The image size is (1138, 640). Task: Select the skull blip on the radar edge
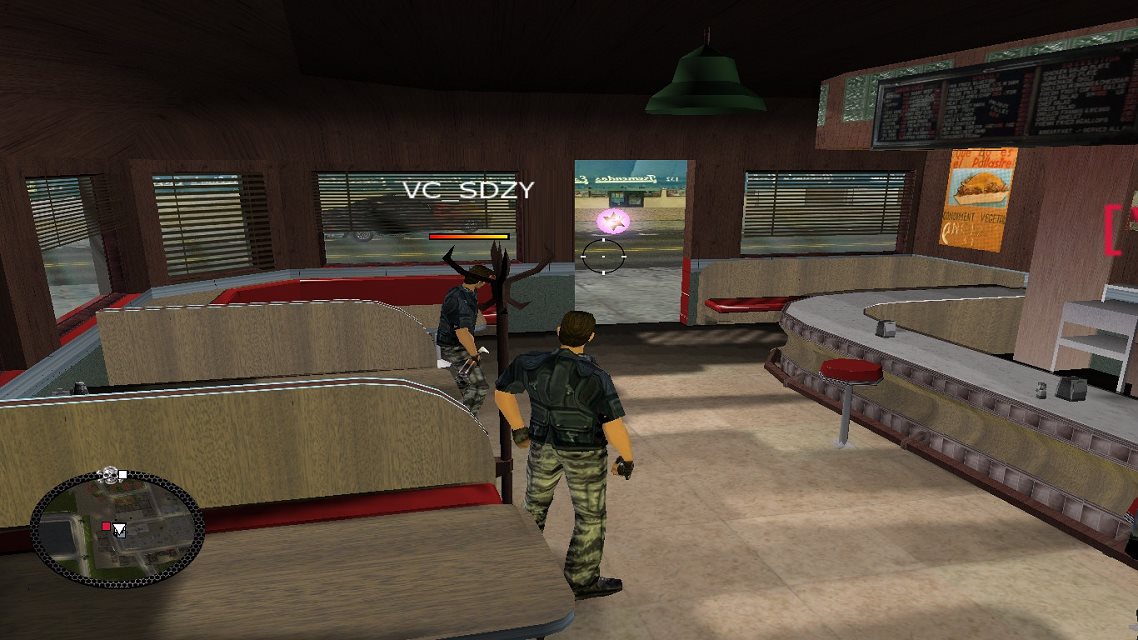pos(108,475)
